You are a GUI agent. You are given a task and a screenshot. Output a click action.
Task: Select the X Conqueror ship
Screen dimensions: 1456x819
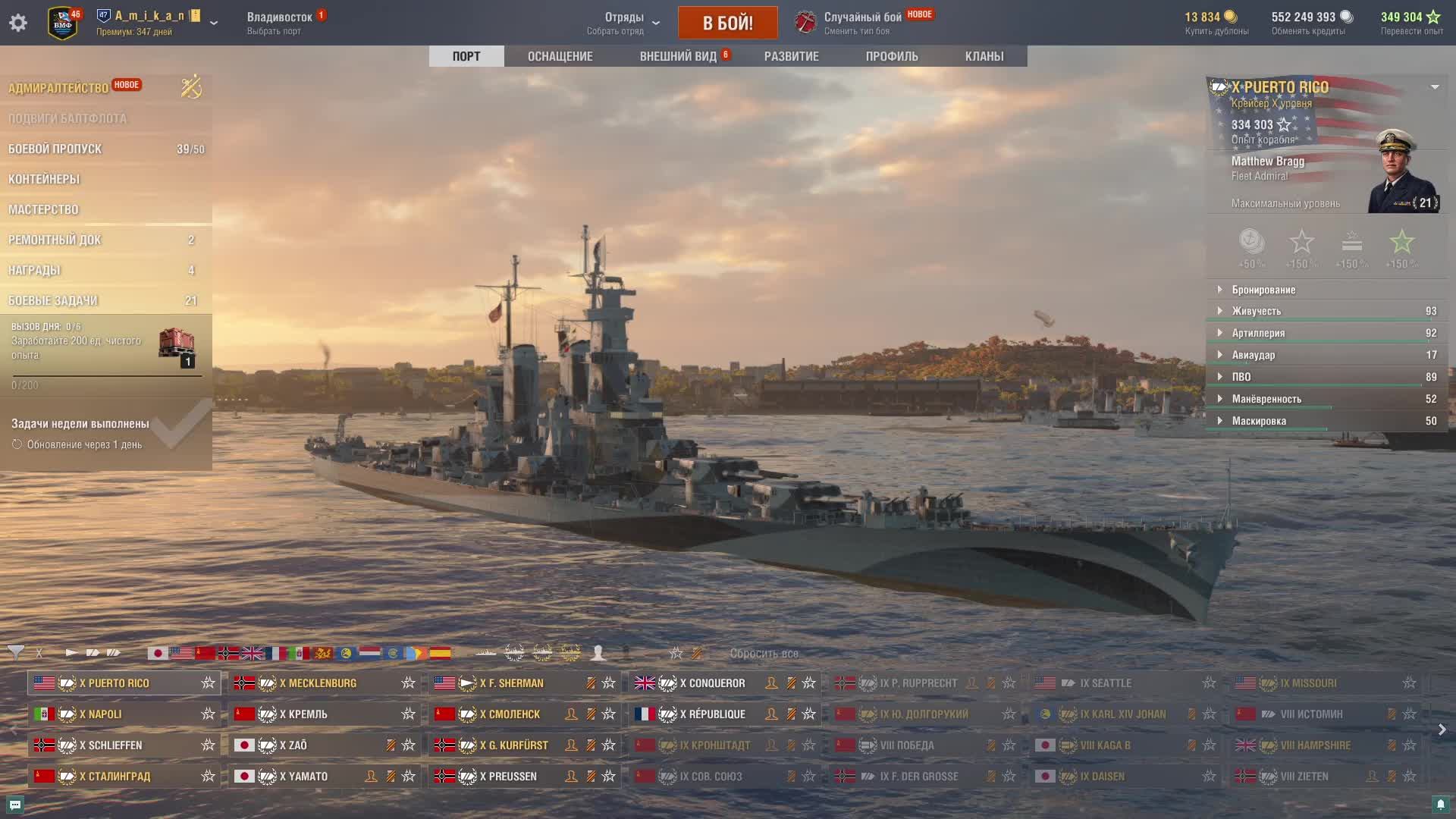pyautogui.click(x=712, y=683)
